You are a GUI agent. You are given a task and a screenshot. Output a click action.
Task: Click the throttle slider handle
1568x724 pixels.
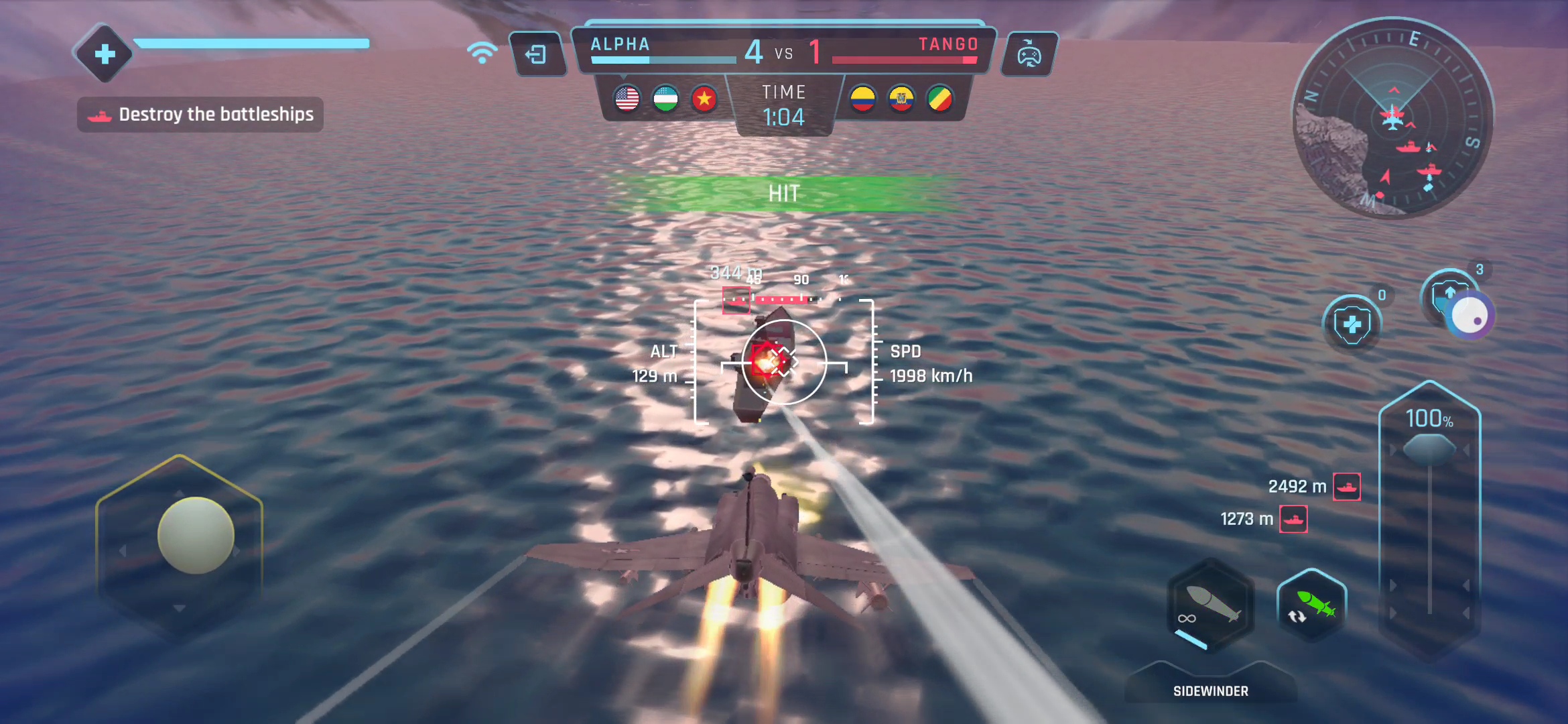coord(1429,448)
